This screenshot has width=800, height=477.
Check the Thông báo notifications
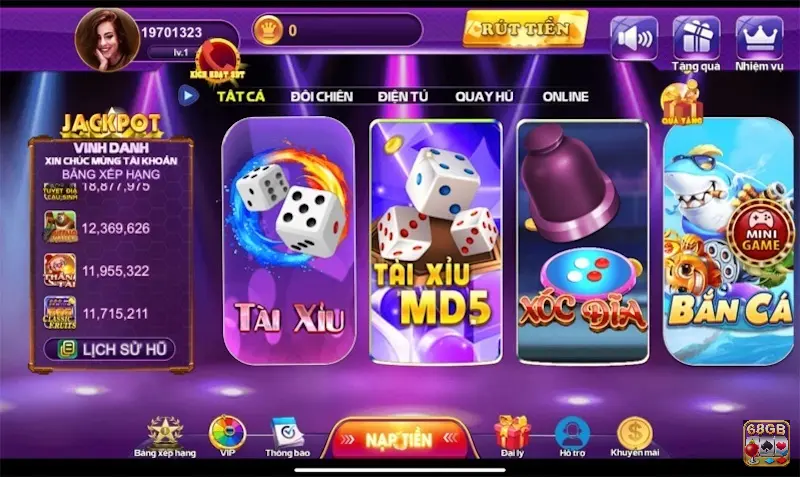tap(287, 435)
